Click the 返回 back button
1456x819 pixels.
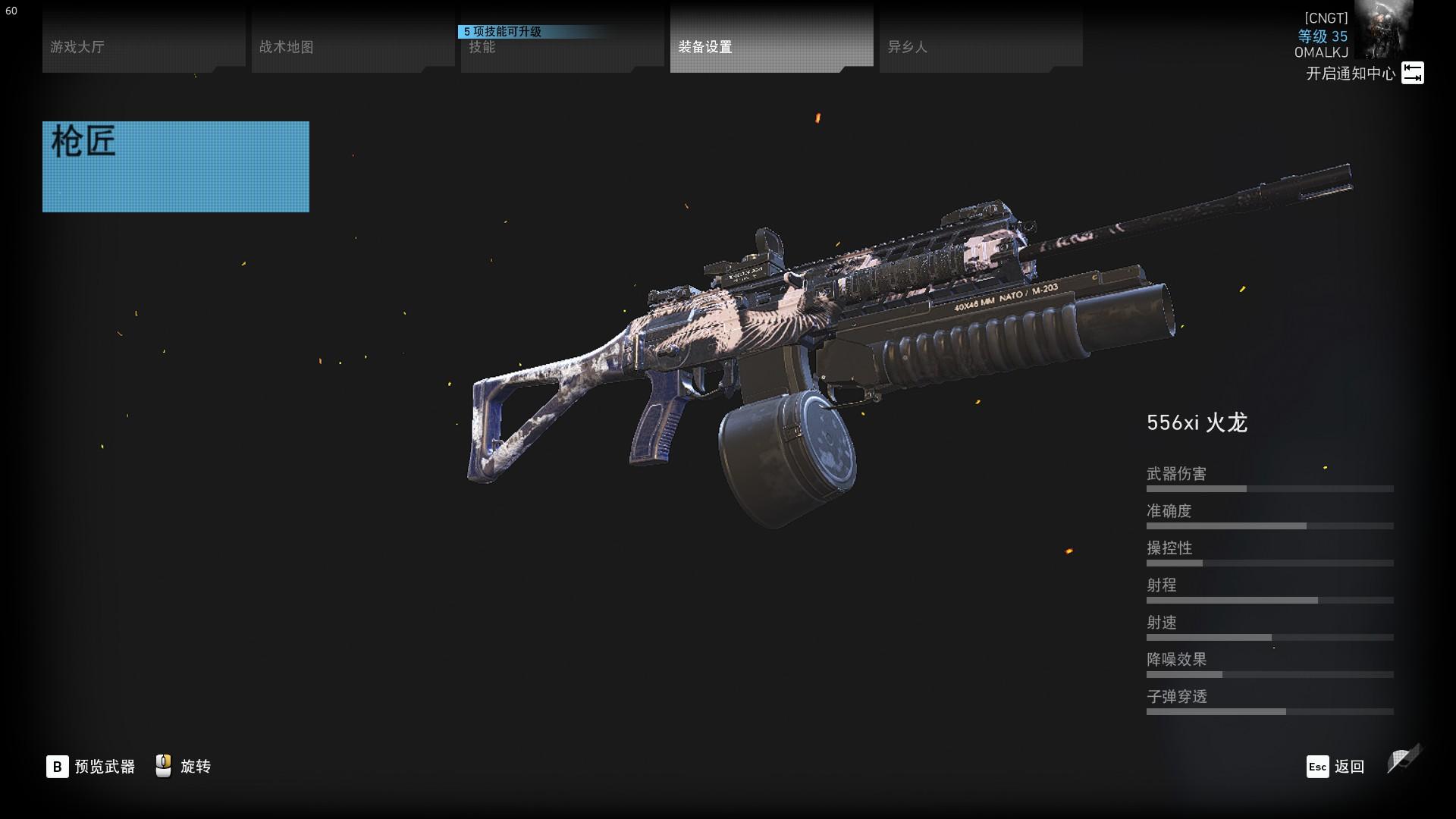[x=1335, y=767]
